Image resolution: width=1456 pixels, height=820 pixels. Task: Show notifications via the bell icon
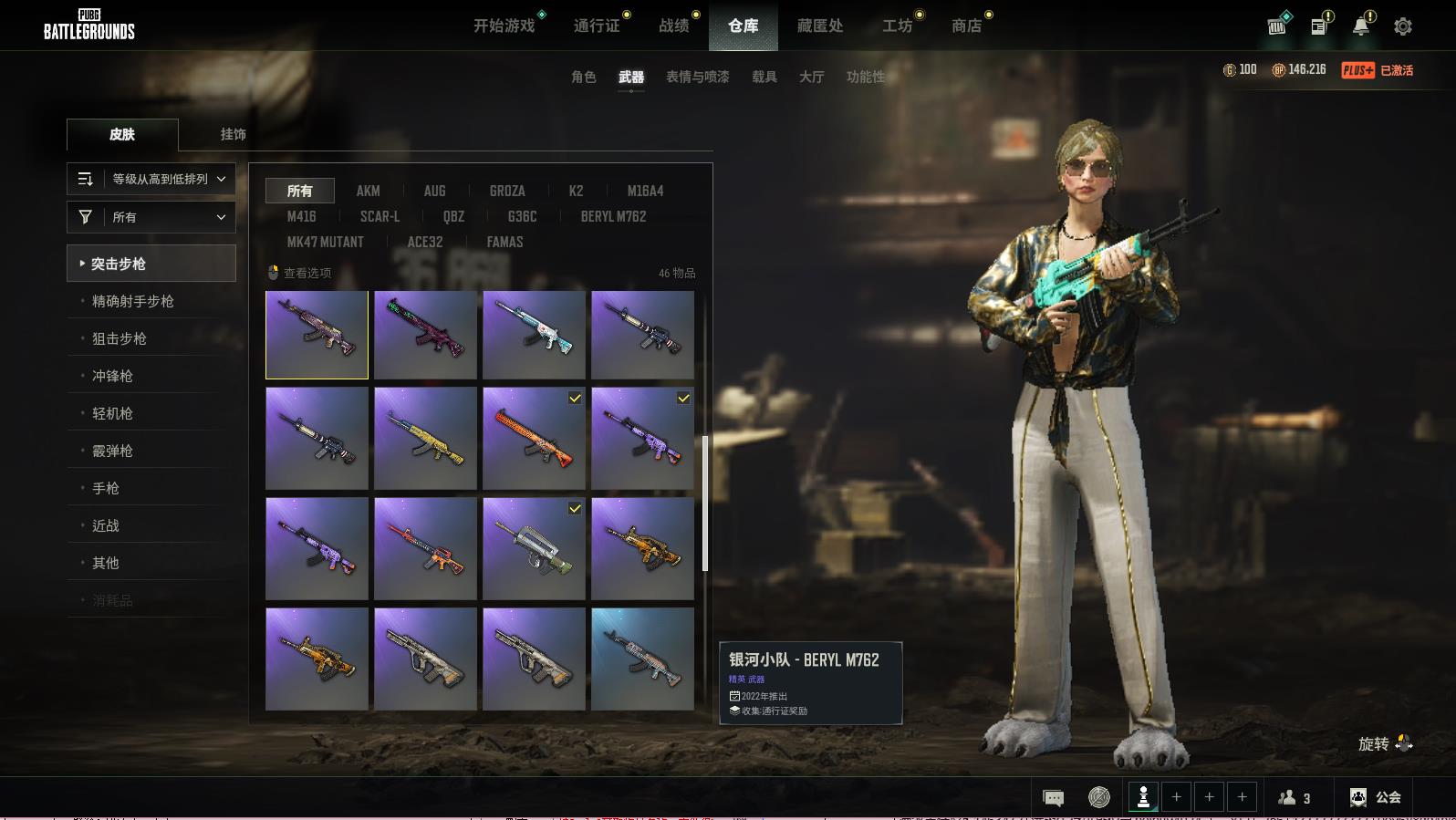1361,26
